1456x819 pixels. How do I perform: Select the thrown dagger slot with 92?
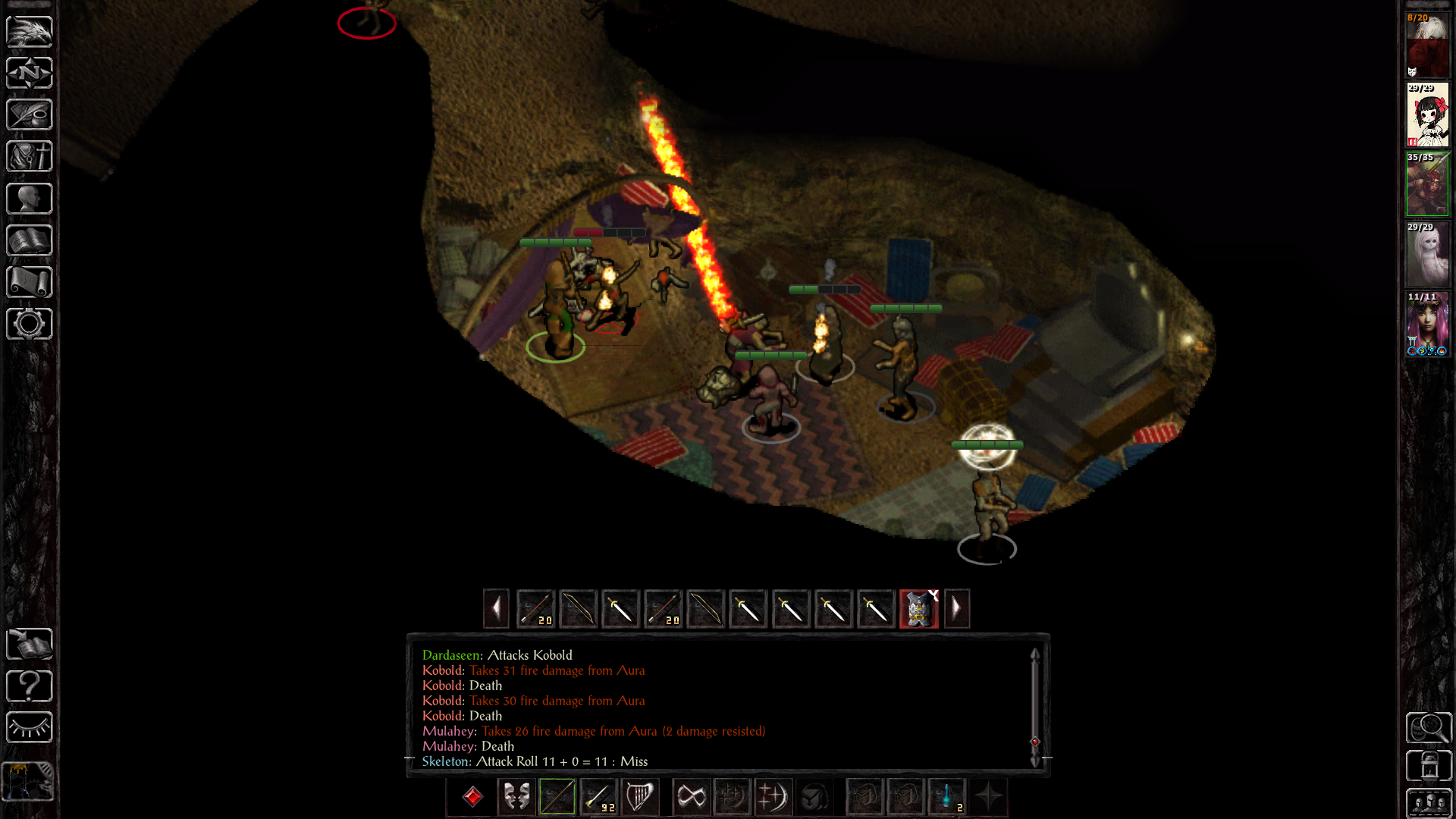598,797
